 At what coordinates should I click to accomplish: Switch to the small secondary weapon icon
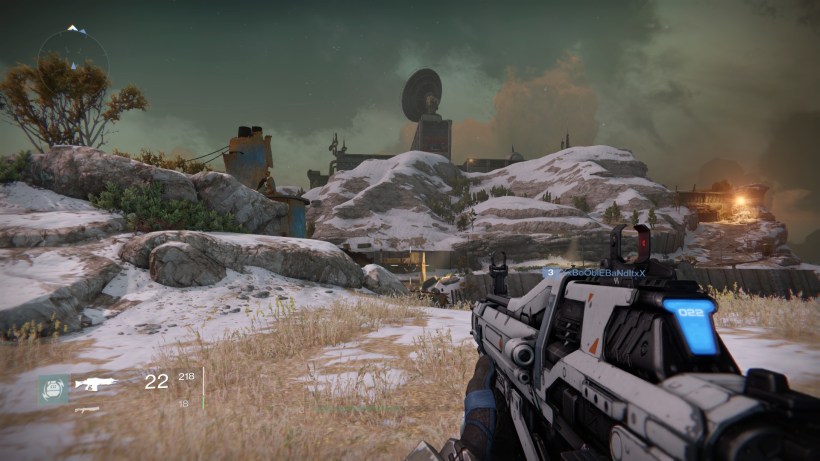[86, 409]
